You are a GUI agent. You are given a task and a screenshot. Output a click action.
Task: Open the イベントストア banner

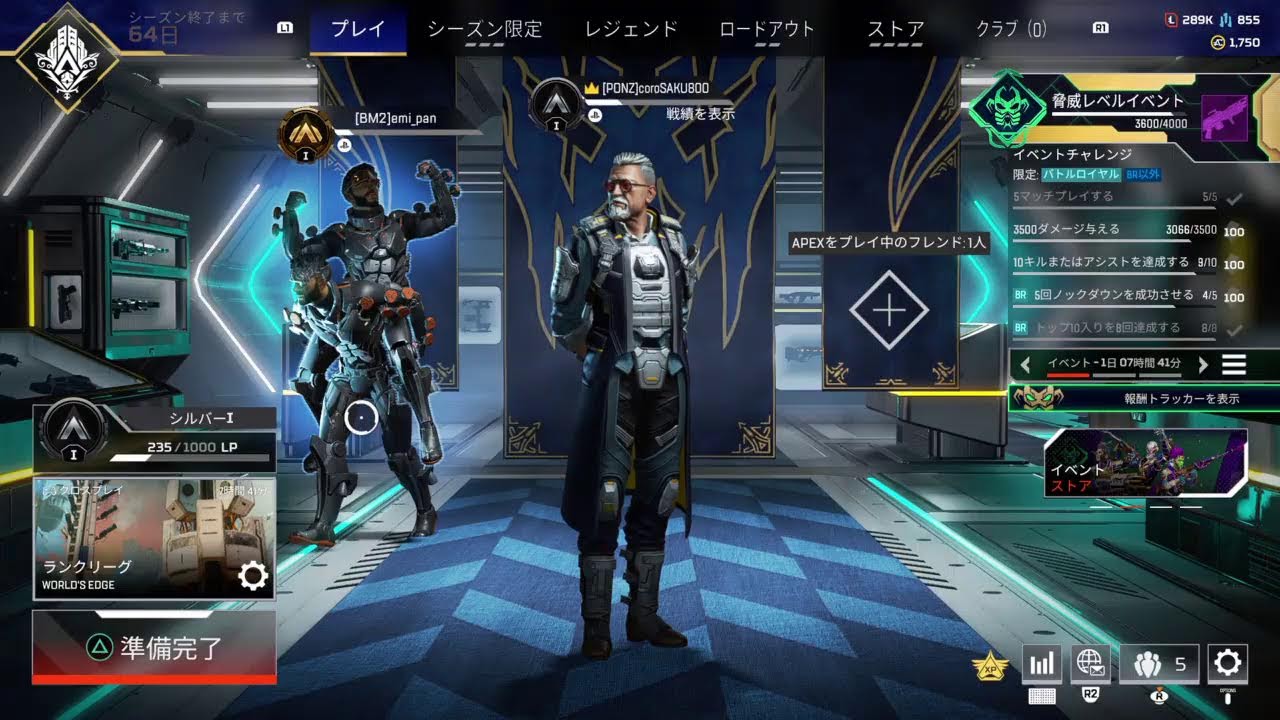(x=1145, y=463)
